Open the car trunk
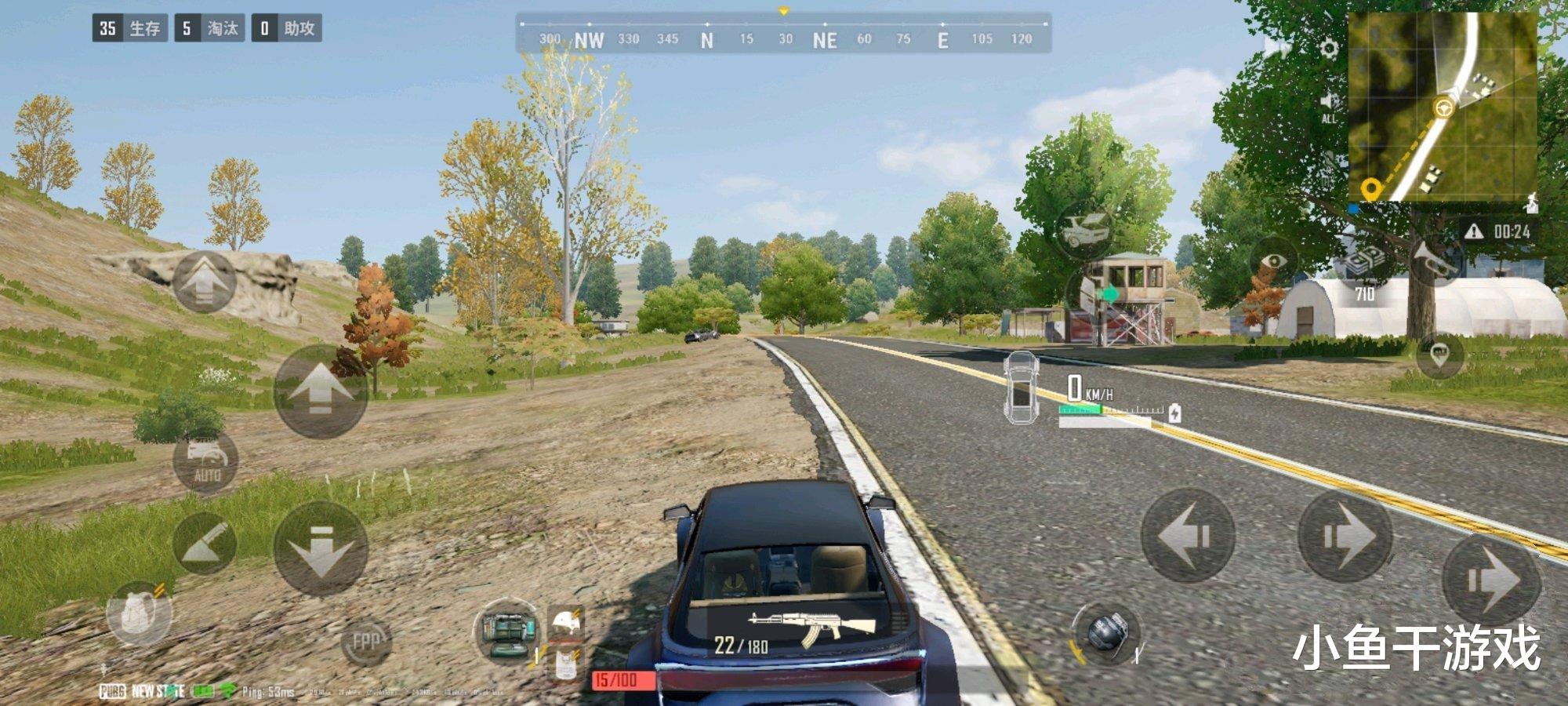Image resolution: width=1568 pixels, height=706 pixels. click(x=1085, y=228)
